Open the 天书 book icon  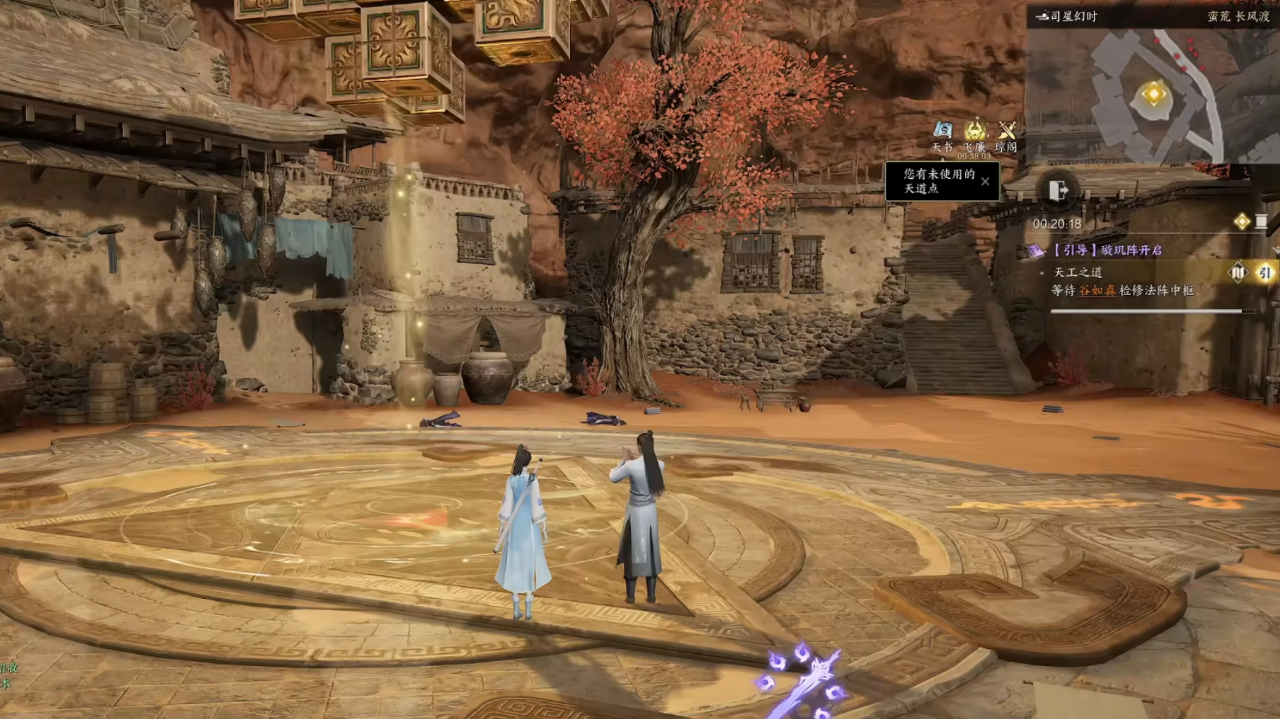coord(942,130)
